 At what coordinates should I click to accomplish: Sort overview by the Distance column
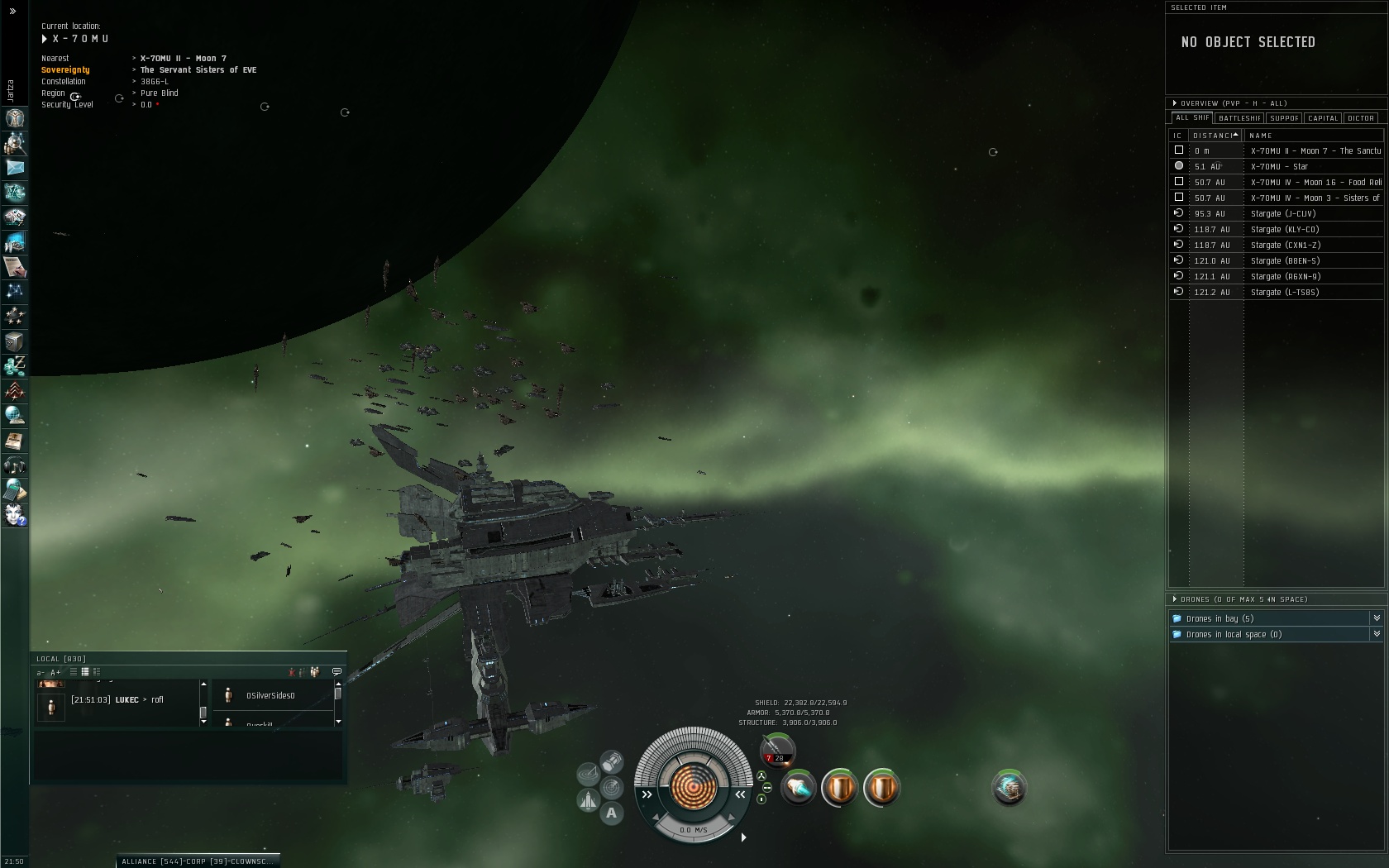click(1215, 136)
